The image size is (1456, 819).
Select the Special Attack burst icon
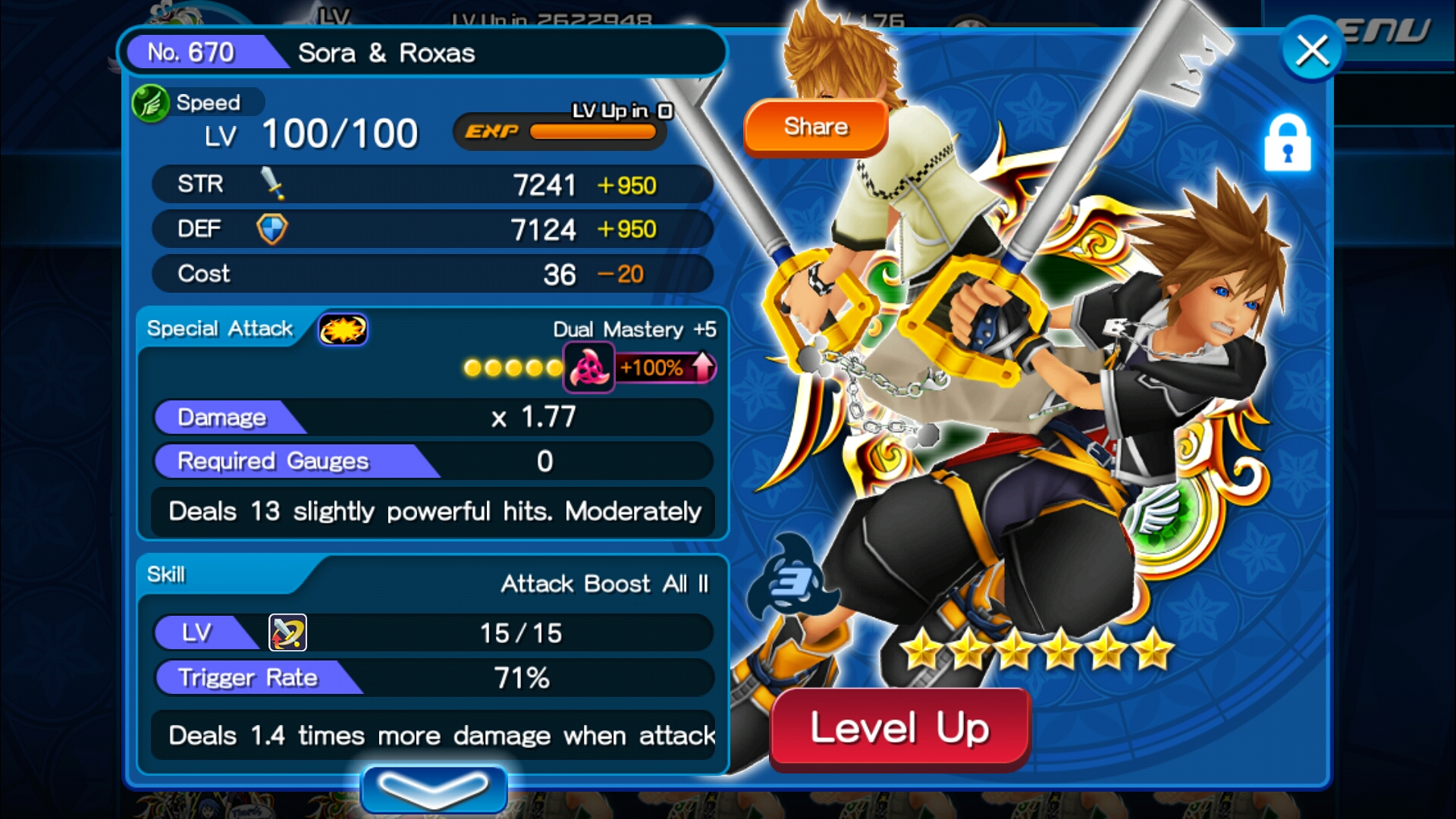click(x=343, y=330)
